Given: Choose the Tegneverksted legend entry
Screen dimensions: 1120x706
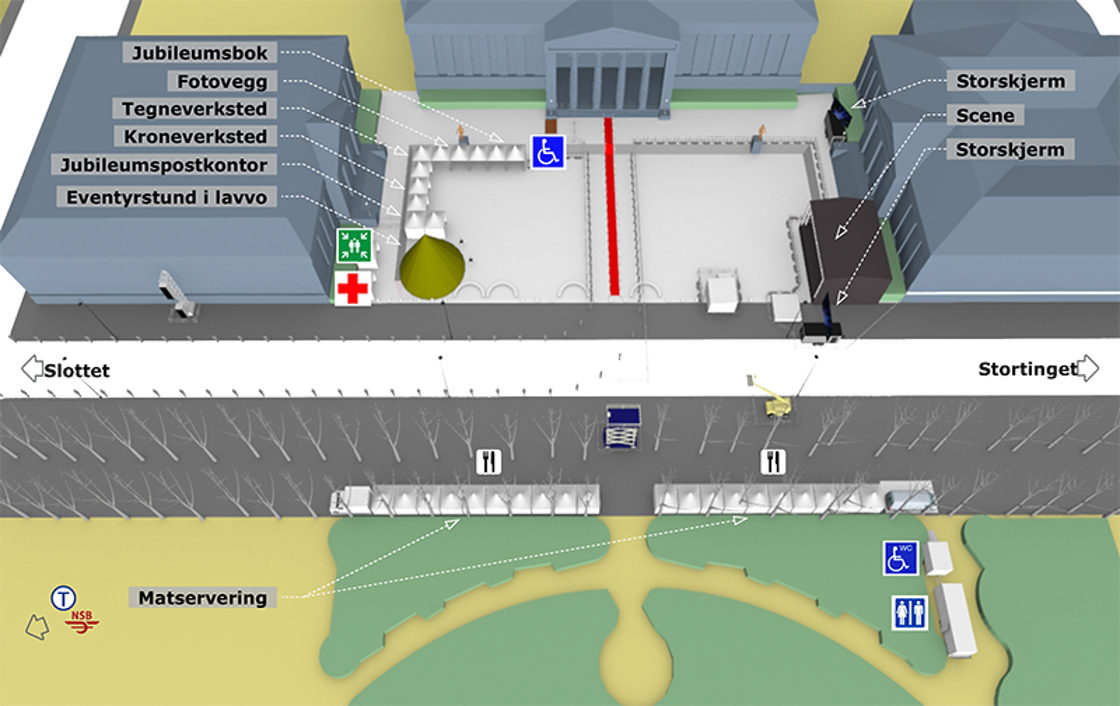Looking at the screenshot, I should pyautogui.click(x=195, y=109).
